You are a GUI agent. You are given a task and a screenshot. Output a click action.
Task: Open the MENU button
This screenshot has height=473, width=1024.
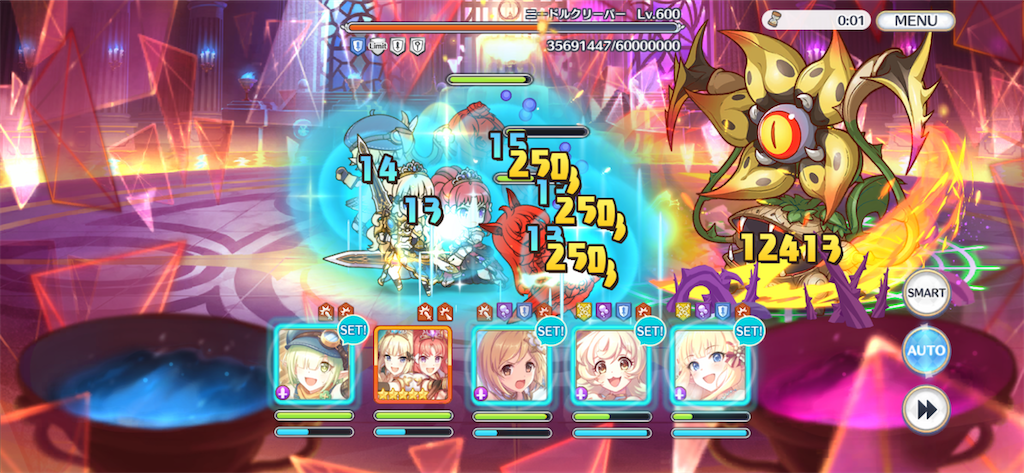point(915,20)
